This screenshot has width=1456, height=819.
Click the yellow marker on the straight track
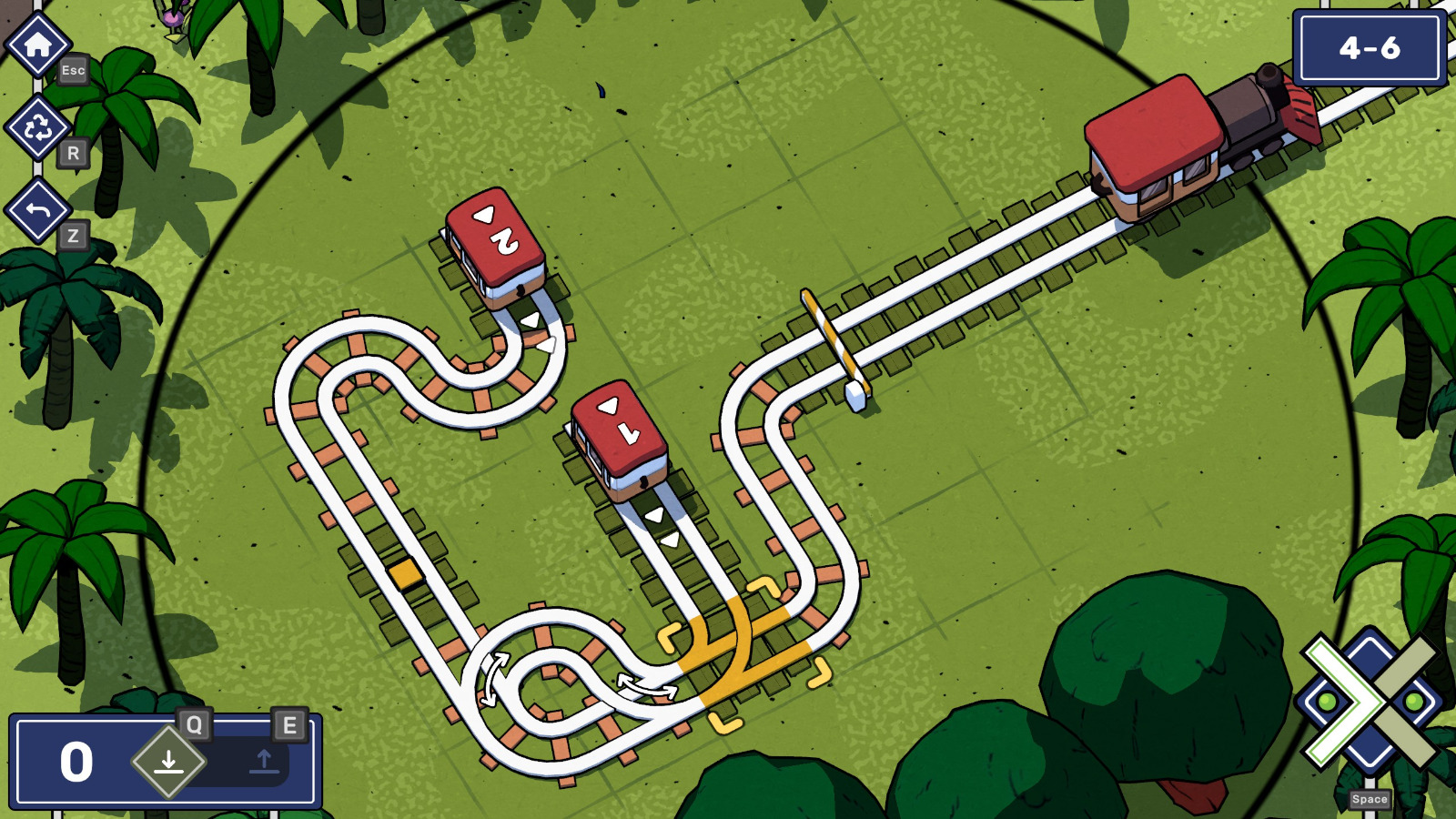pyautogui.click(x=403, y=573)
